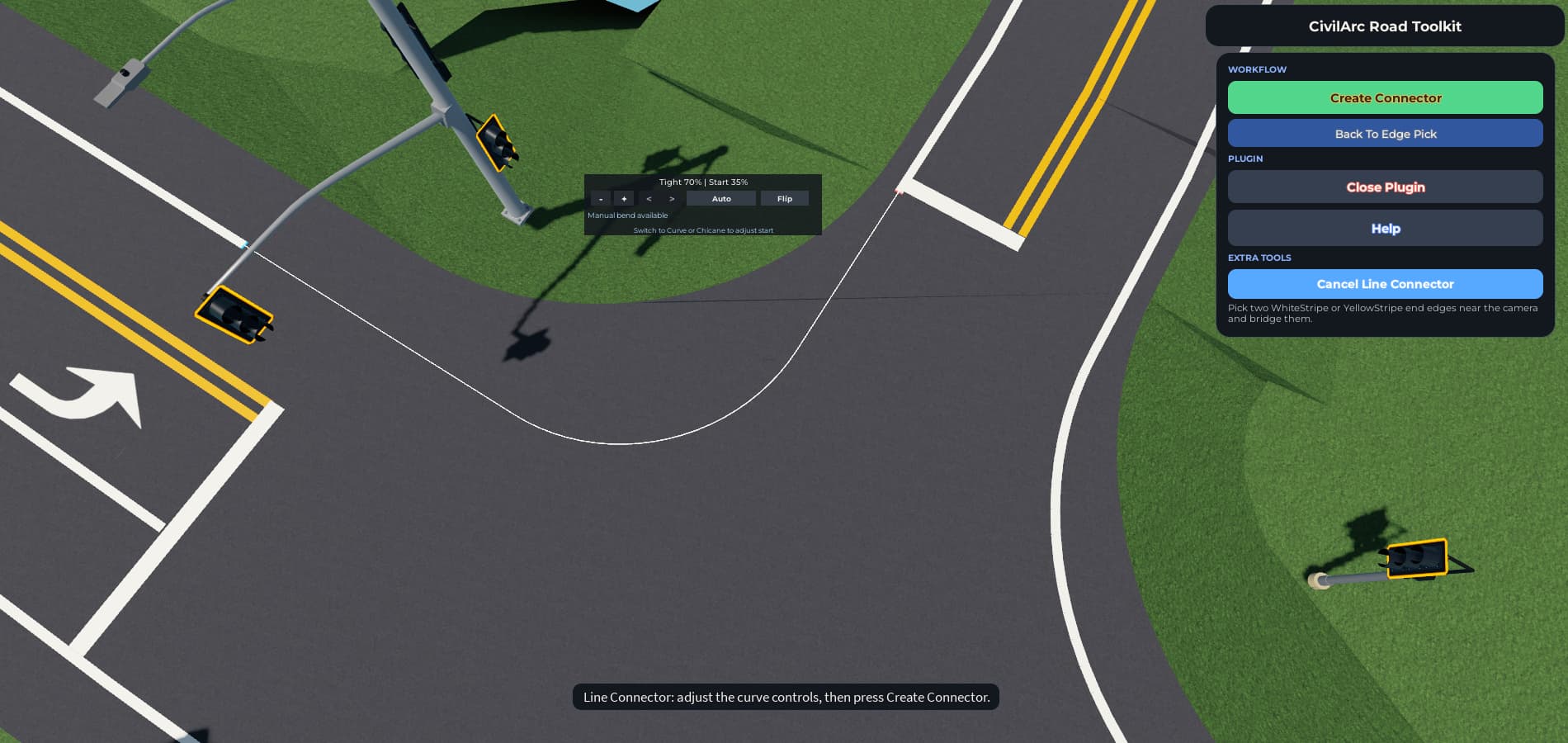Close the CivilArc plugin
The width and height of the screenshot is (1568, 743).
1385,187
